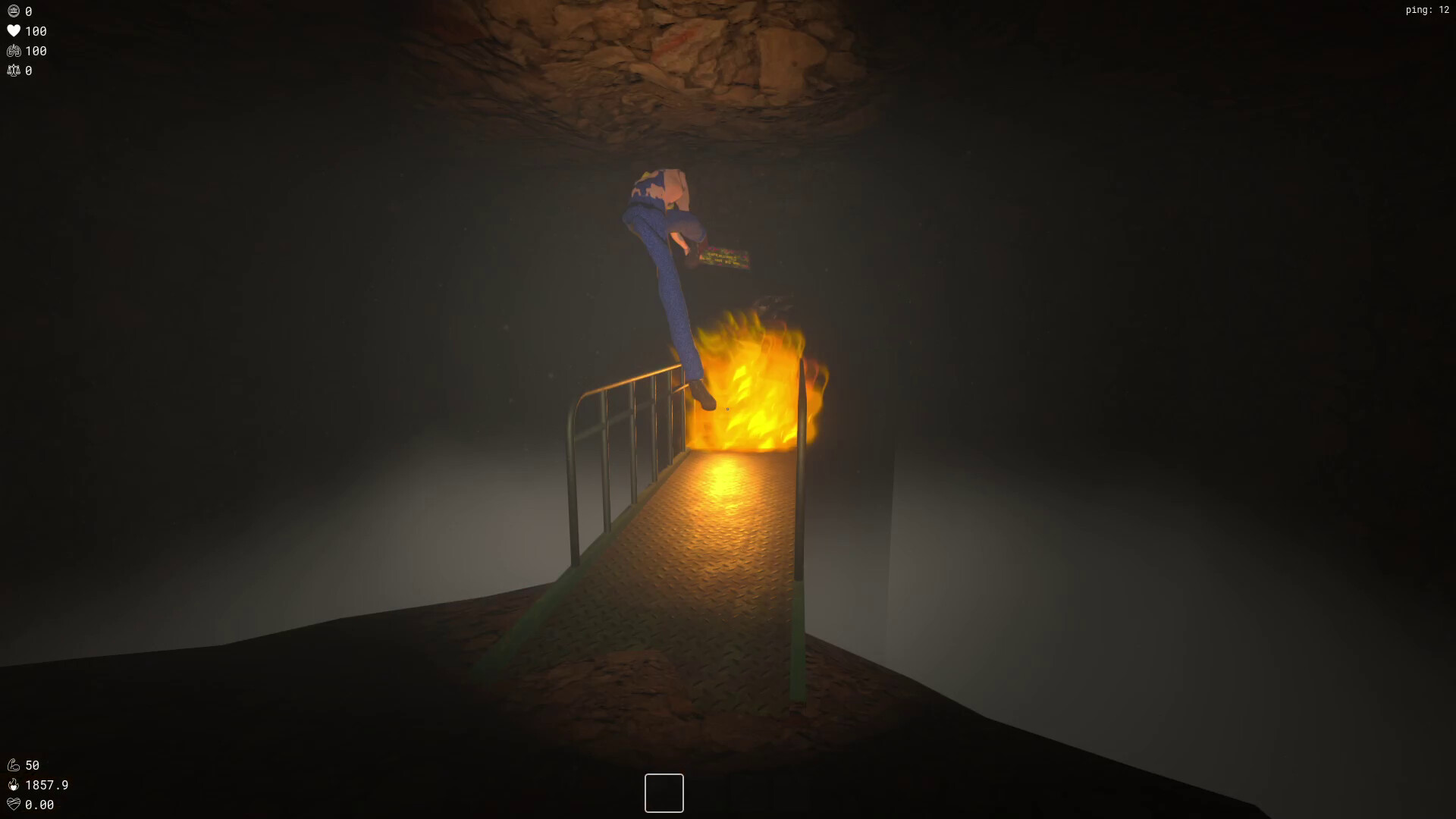The height and width of the screenshot is (819, 1456).
Task: Click the flexed bicep strength icon near 50
Action: 14,765
